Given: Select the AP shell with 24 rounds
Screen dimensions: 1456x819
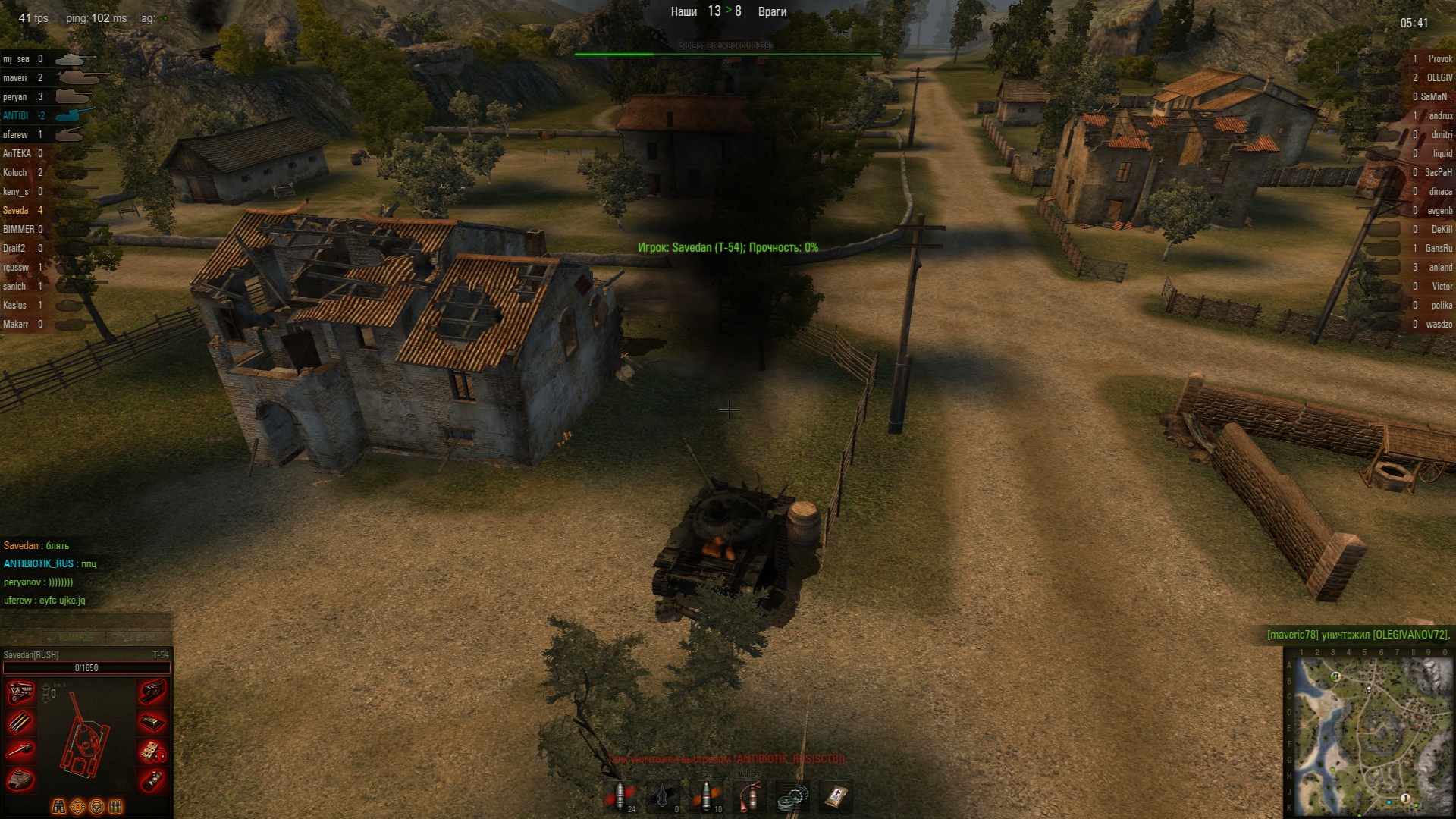Looking at the screenshot, I should [x=620, y=796].
